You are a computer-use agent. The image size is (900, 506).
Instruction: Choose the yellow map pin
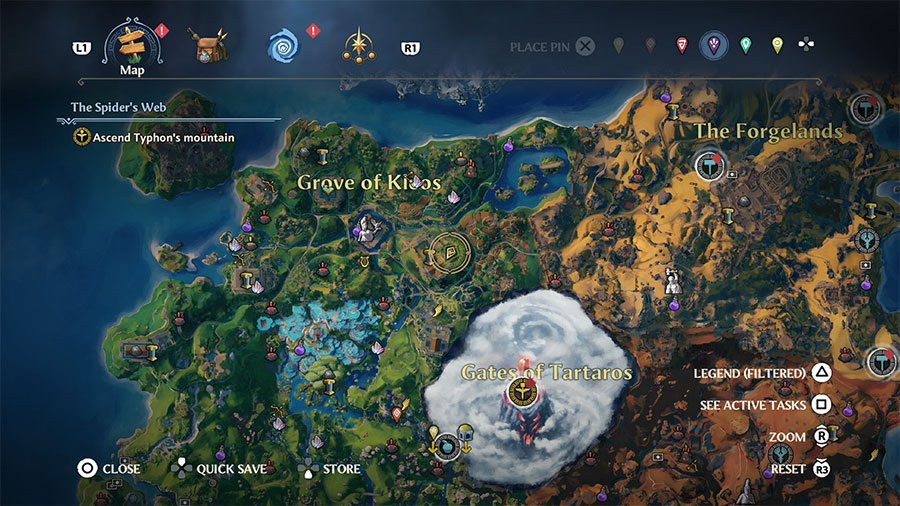pyautogui.click(x=777, y=45)
